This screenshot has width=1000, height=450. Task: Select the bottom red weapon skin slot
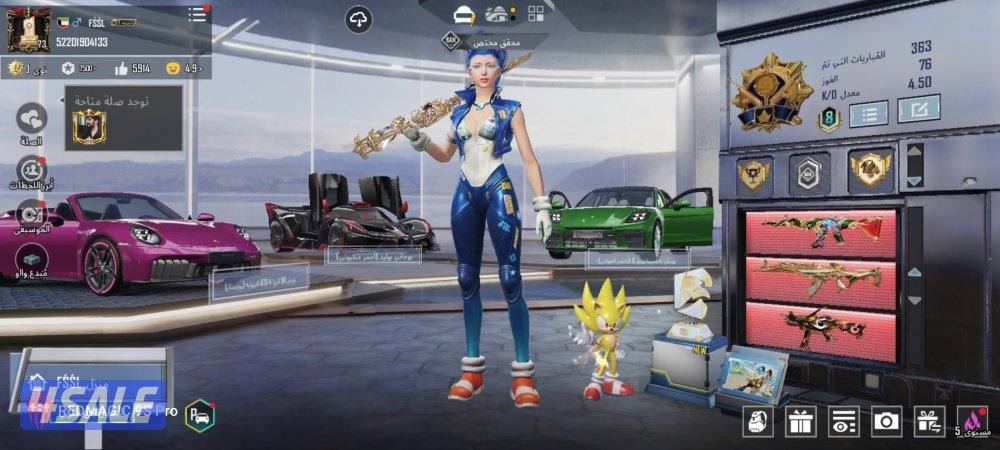tap(821, 331)
